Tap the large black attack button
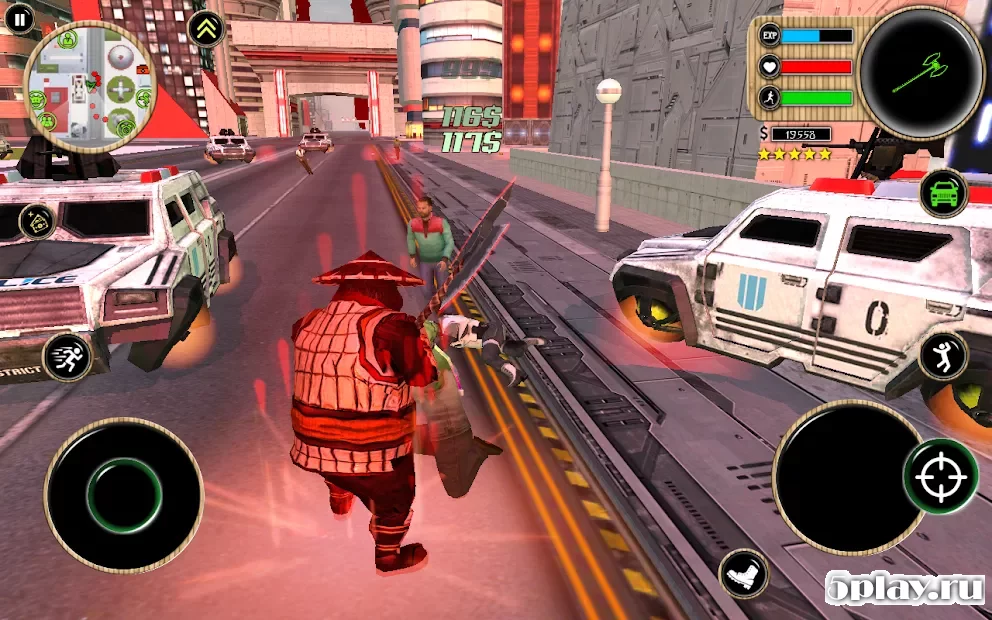Viewport: 992px width, 620px height. [x=848, y=476]
